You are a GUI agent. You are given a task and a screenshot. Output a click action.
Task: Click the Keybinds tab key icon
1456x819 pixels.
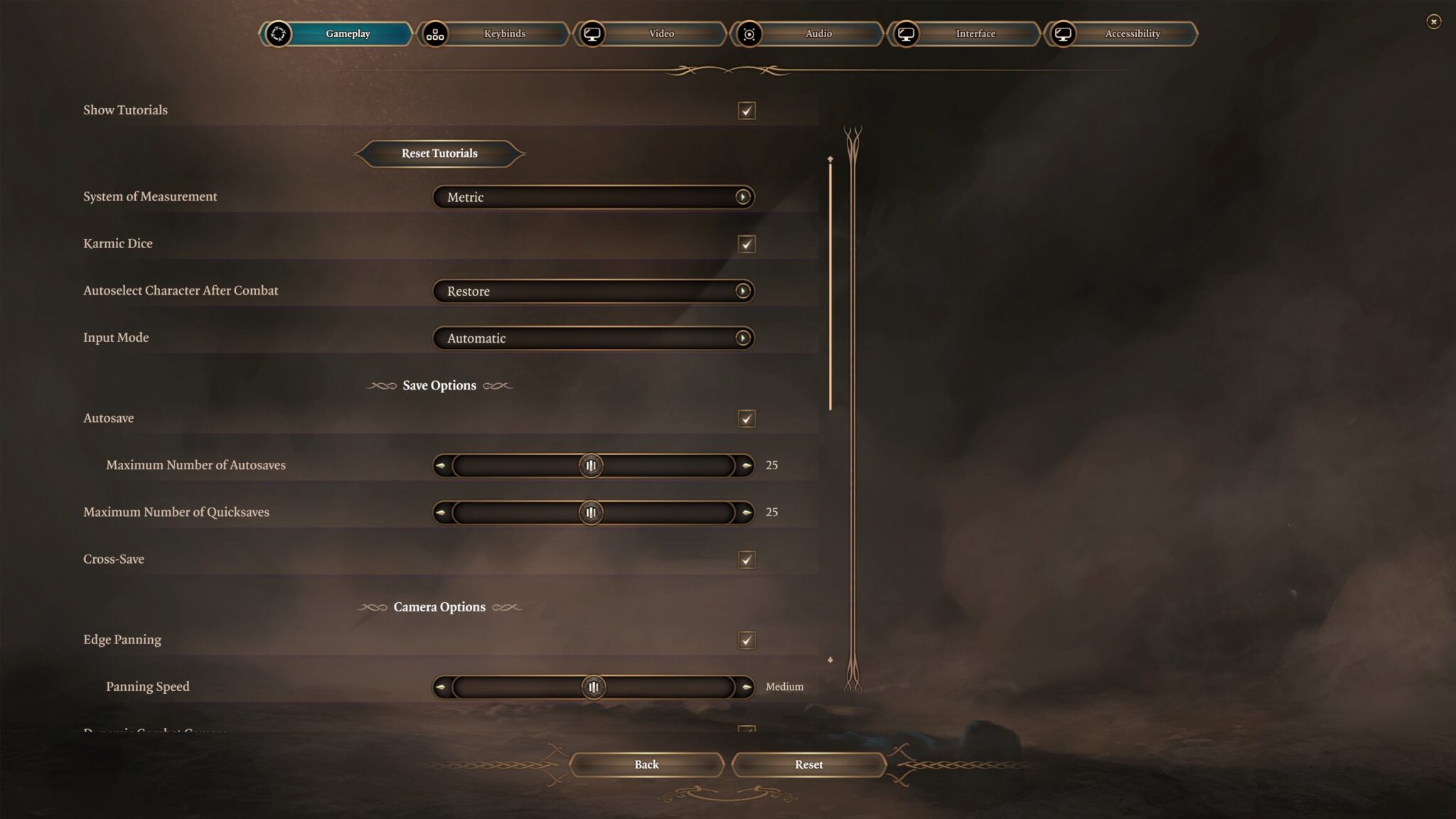tap(436, 33)
